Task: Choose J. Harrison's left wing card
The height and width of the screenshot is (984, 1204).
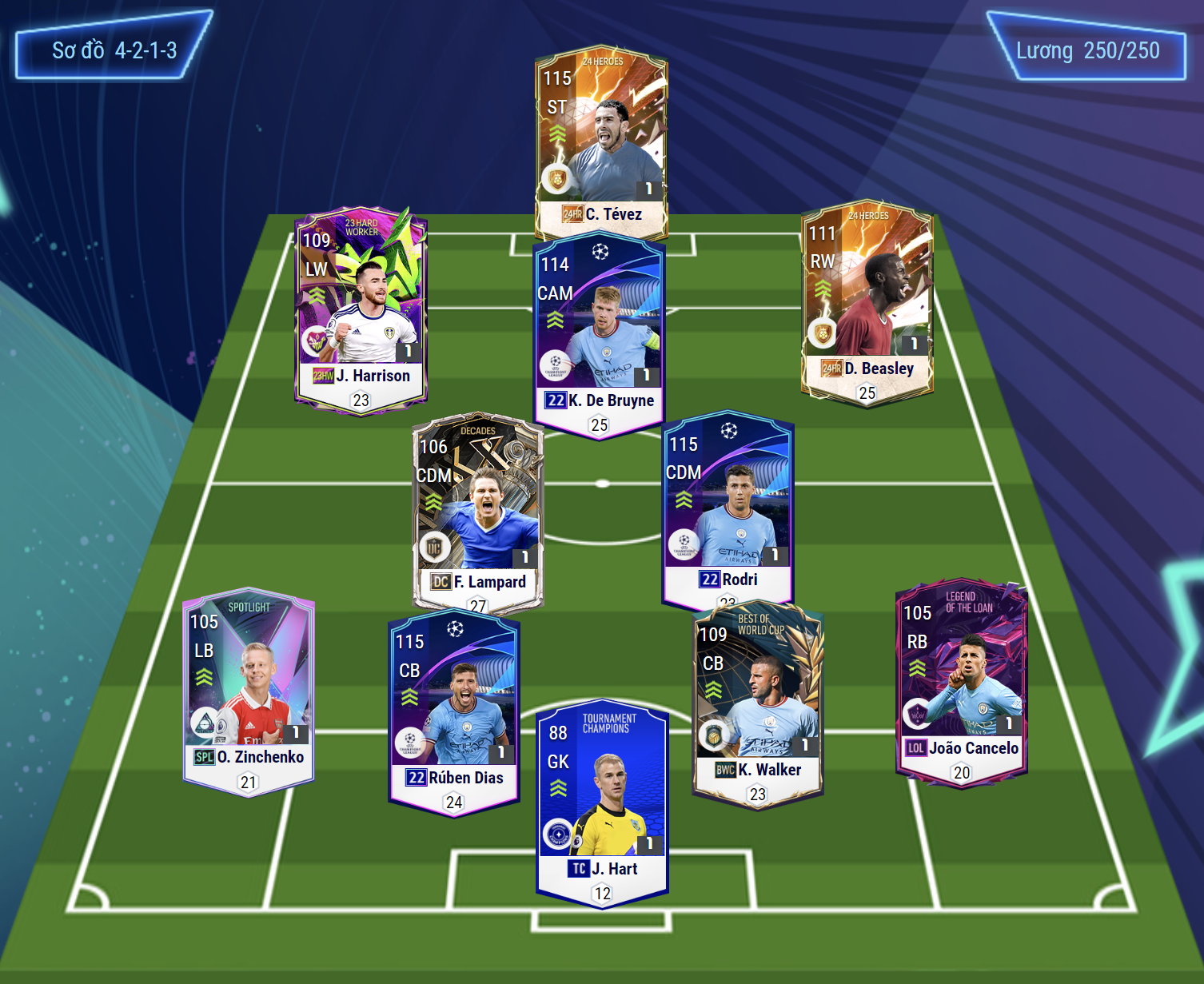Action: pos(361,308)
